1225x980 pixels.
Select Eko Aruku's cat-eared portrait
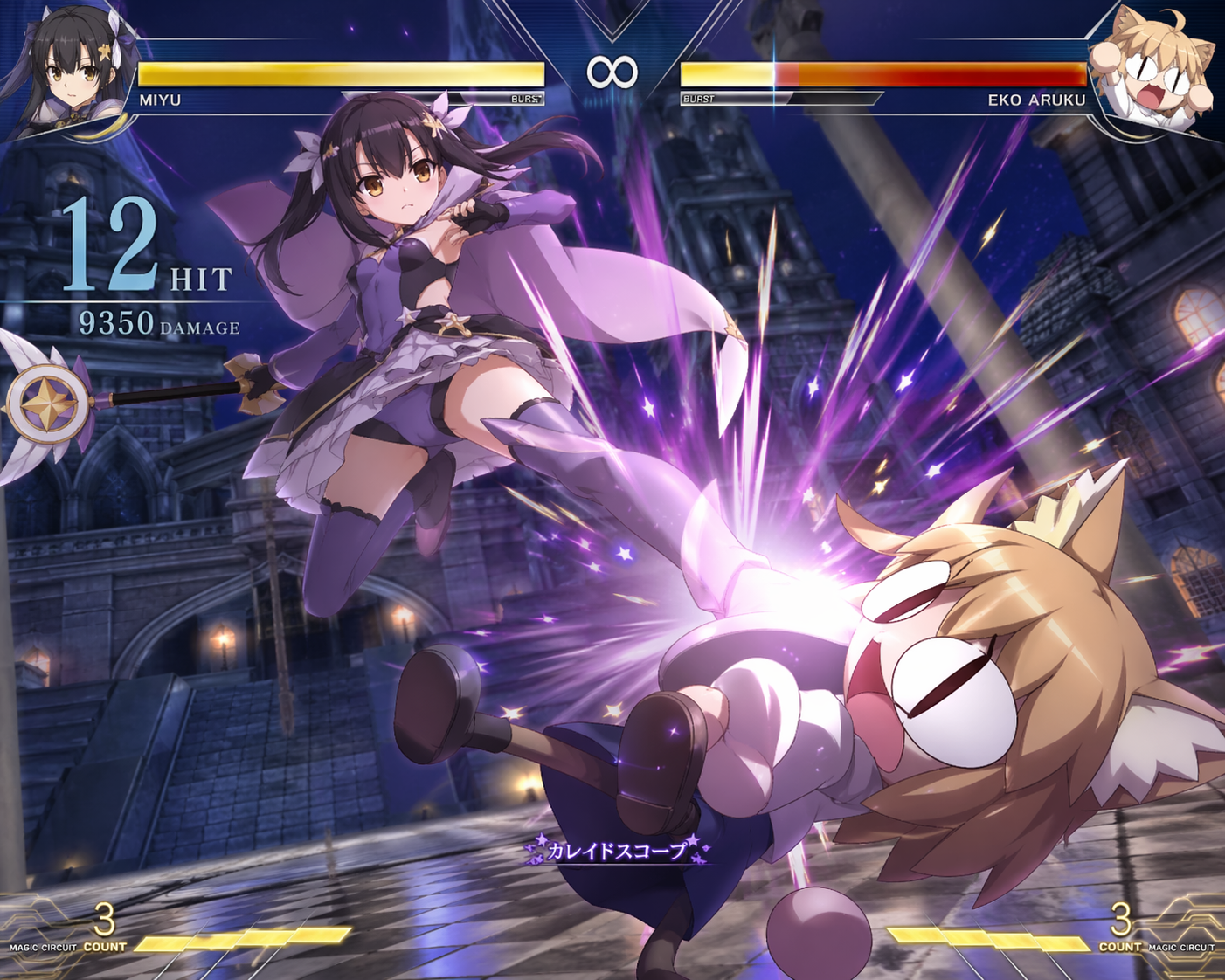click(x=1152, y=70)
